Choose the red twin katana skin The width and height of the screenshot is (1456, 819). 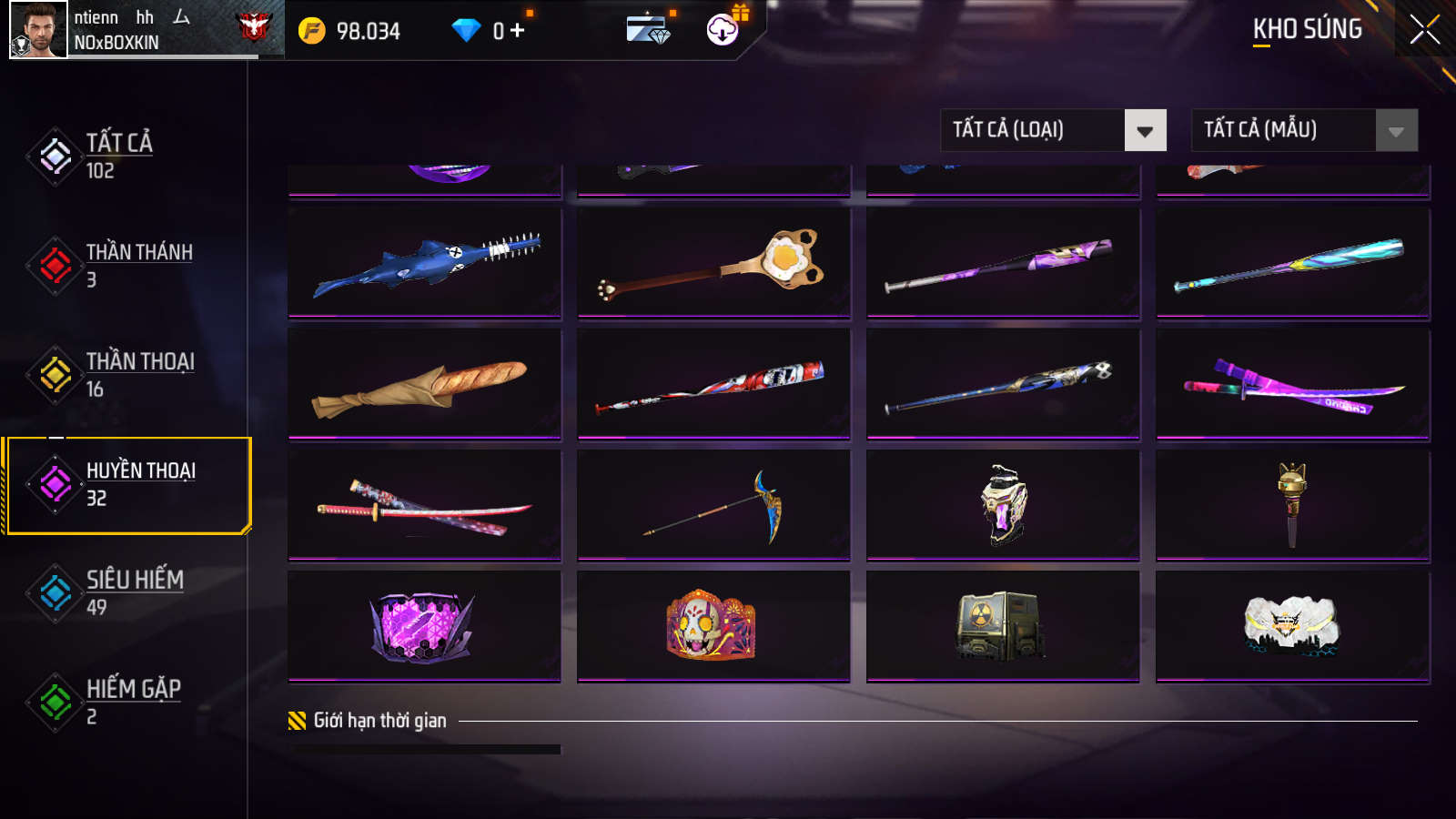[425, 505]
